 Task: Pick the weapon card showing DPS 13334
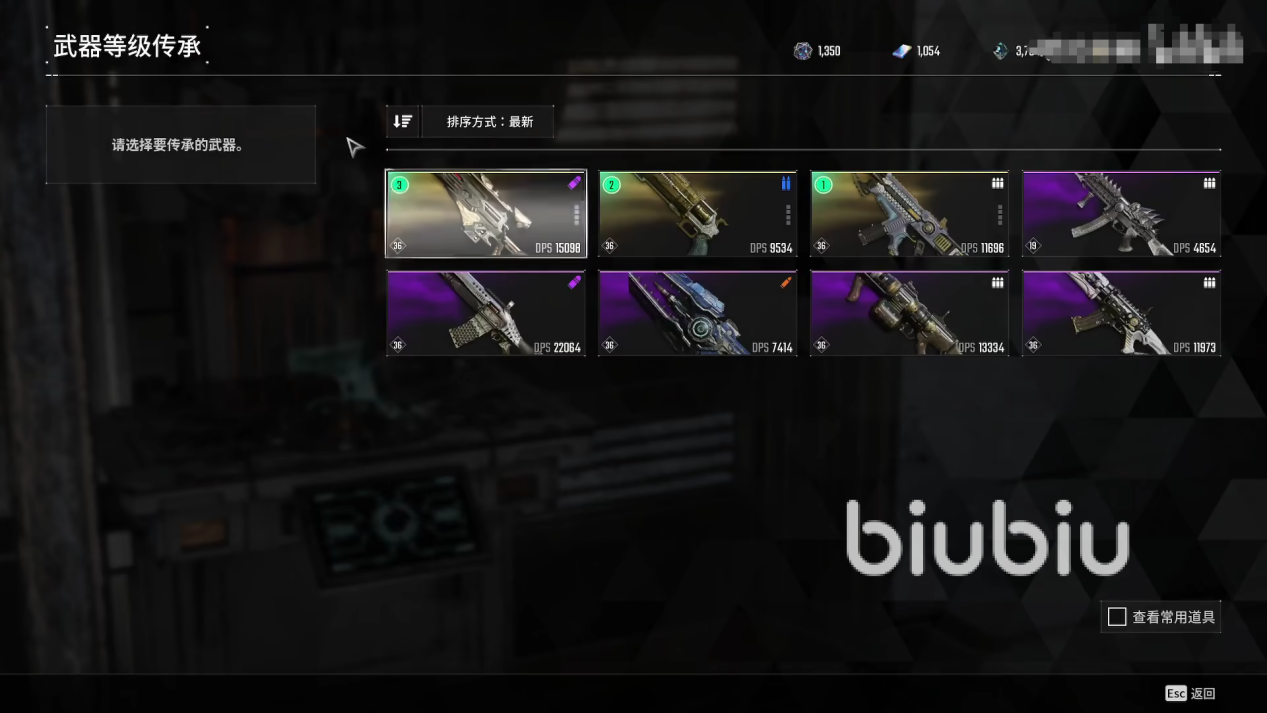pyautogui.click(x=909, y=314)
